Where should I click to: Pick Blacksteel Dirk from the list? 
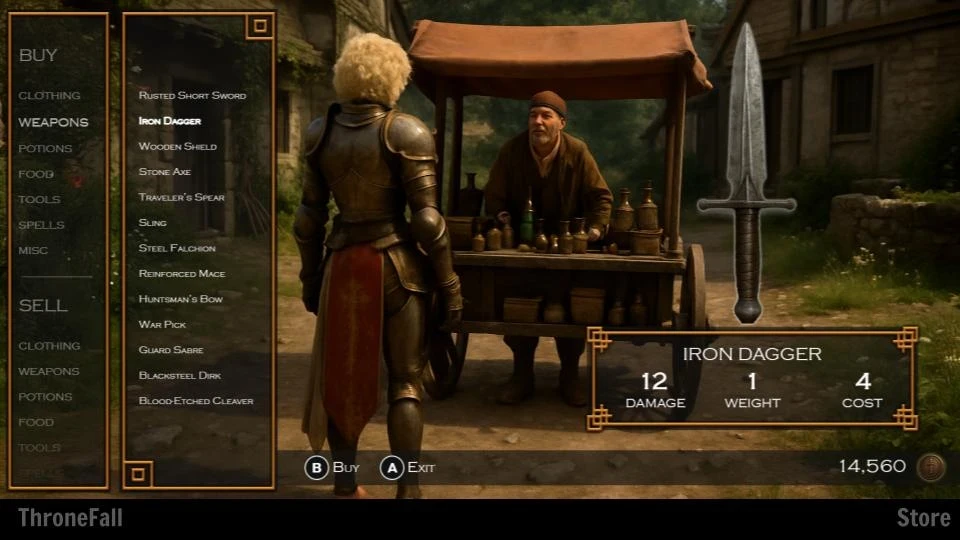pyautogui.click(x=180, y=376)
